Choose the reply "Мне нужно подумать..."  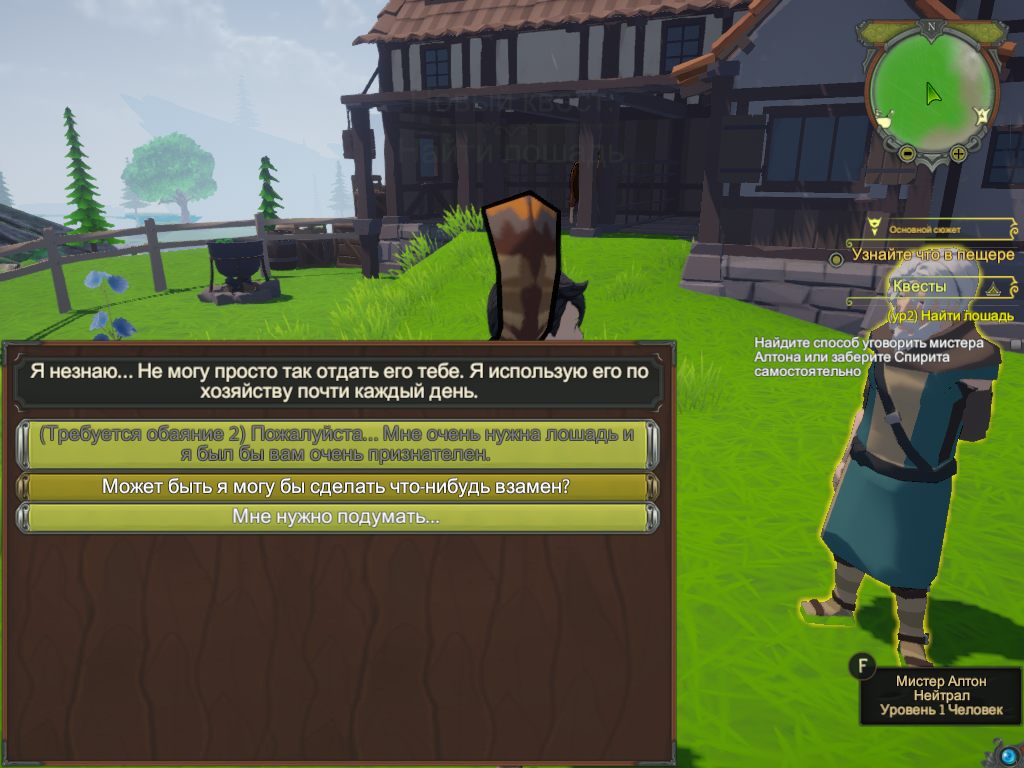point(337,518)
